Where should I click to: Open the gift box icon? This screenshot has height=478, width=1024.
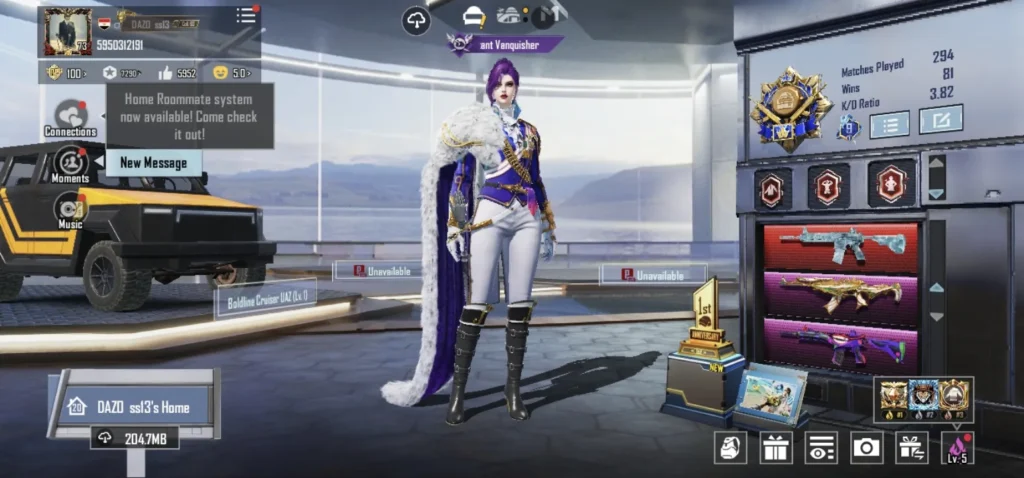click(775, 447)
